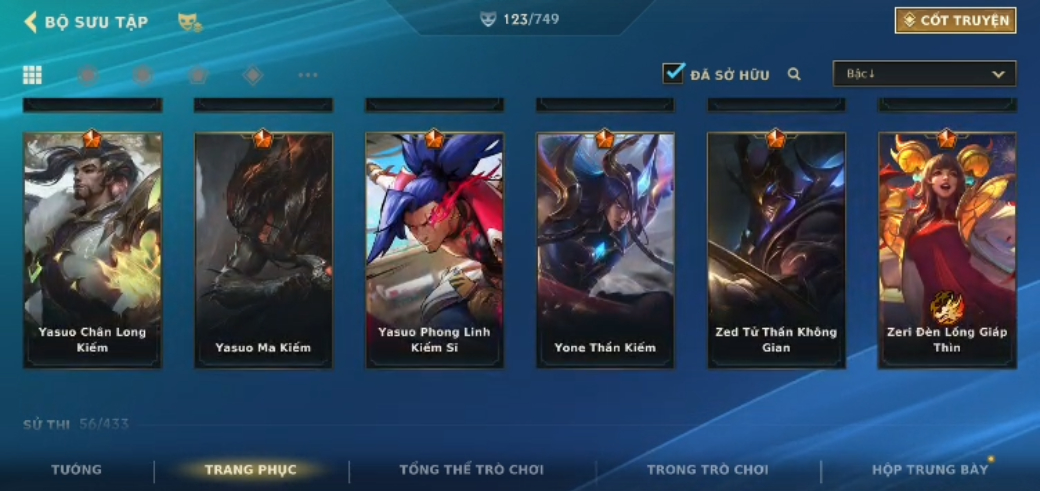Open the three-dots more filters icon
The width and height of the screenshot is (1040, 491).
coord(308,75)
